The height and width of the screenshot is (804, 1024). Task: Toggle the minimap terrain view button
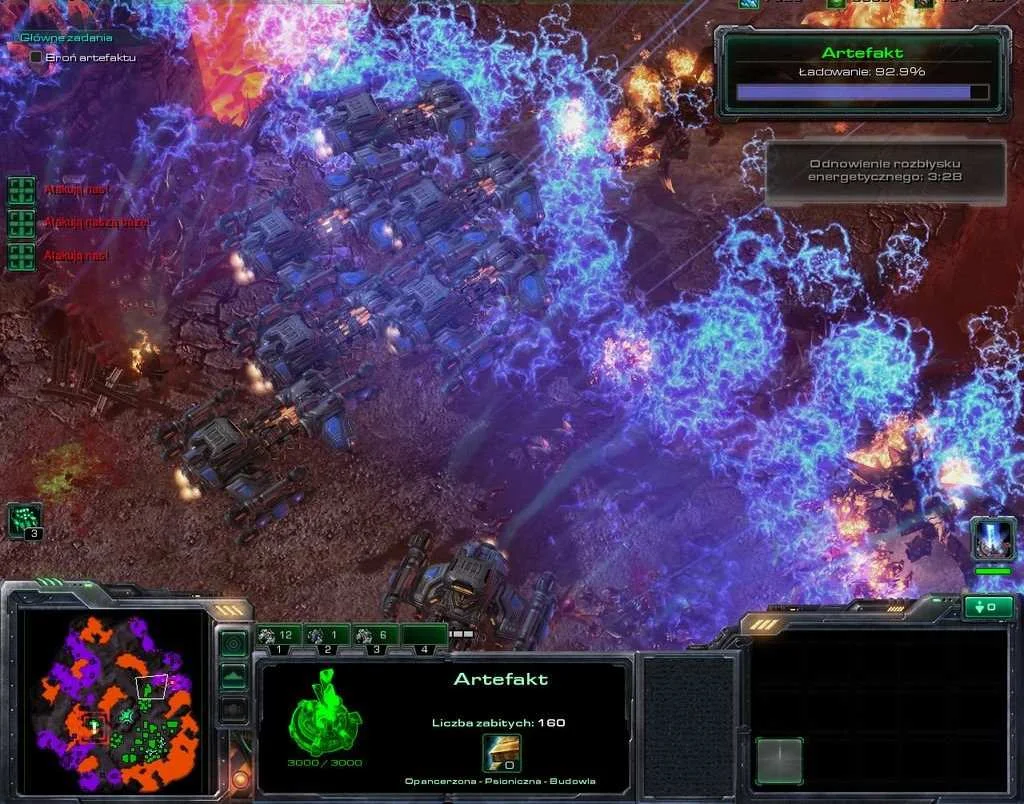233,677
